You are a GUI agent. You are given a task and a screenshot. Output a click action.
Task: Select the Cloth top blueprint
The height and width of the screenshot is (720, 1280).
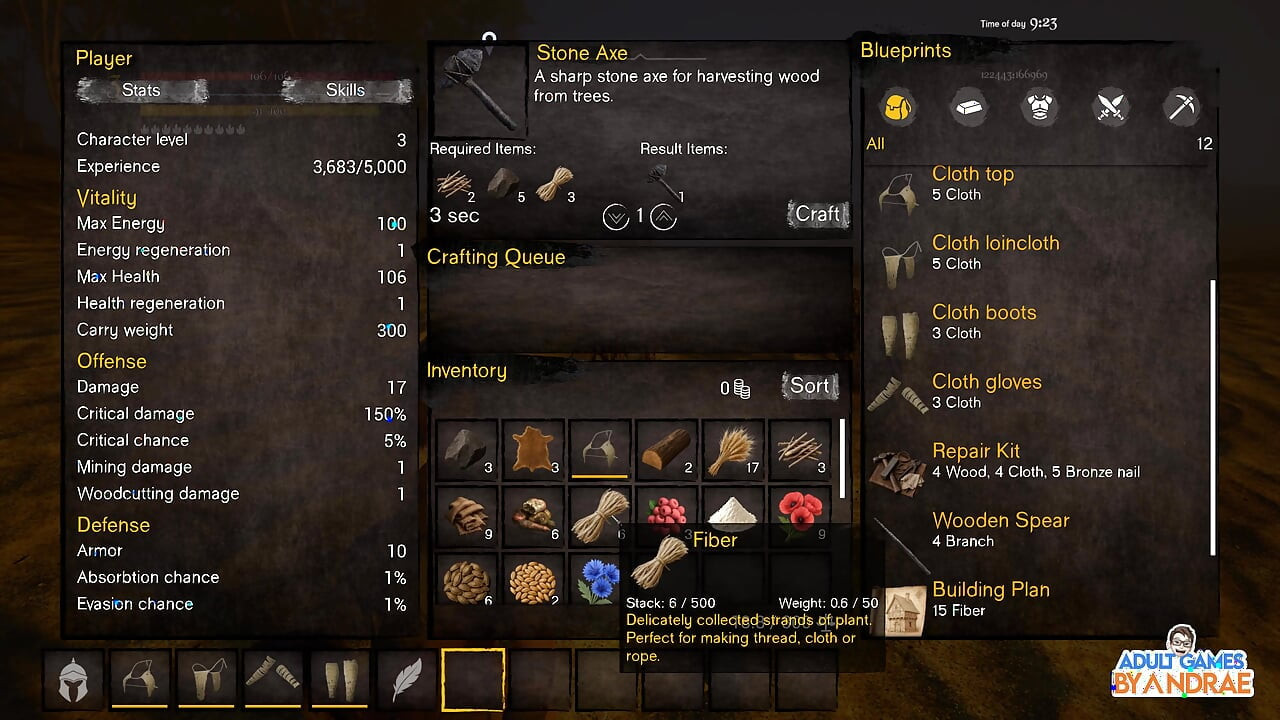tap(972, 184)
